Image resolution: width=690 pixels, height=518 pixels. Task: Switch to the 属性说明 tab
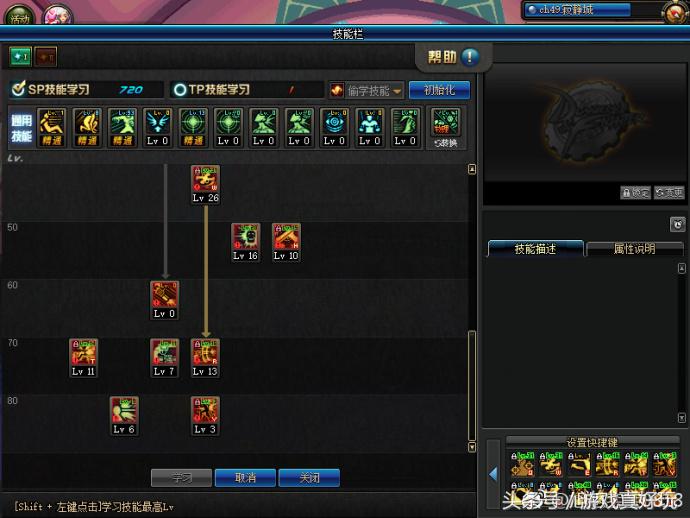[x=634, y=248]
